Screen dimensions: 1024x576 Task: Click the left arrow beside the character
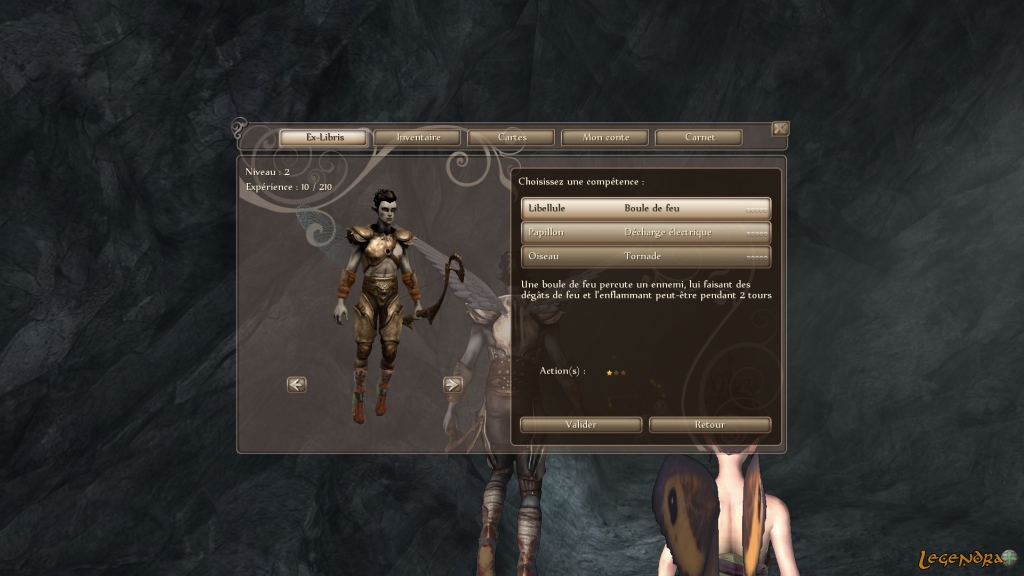point(297,384)
